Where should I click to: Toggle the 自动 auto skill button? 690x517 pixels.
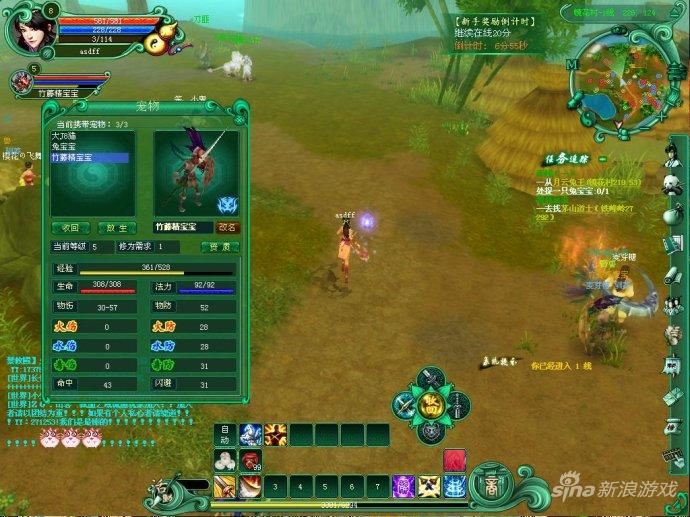[225, 435]
